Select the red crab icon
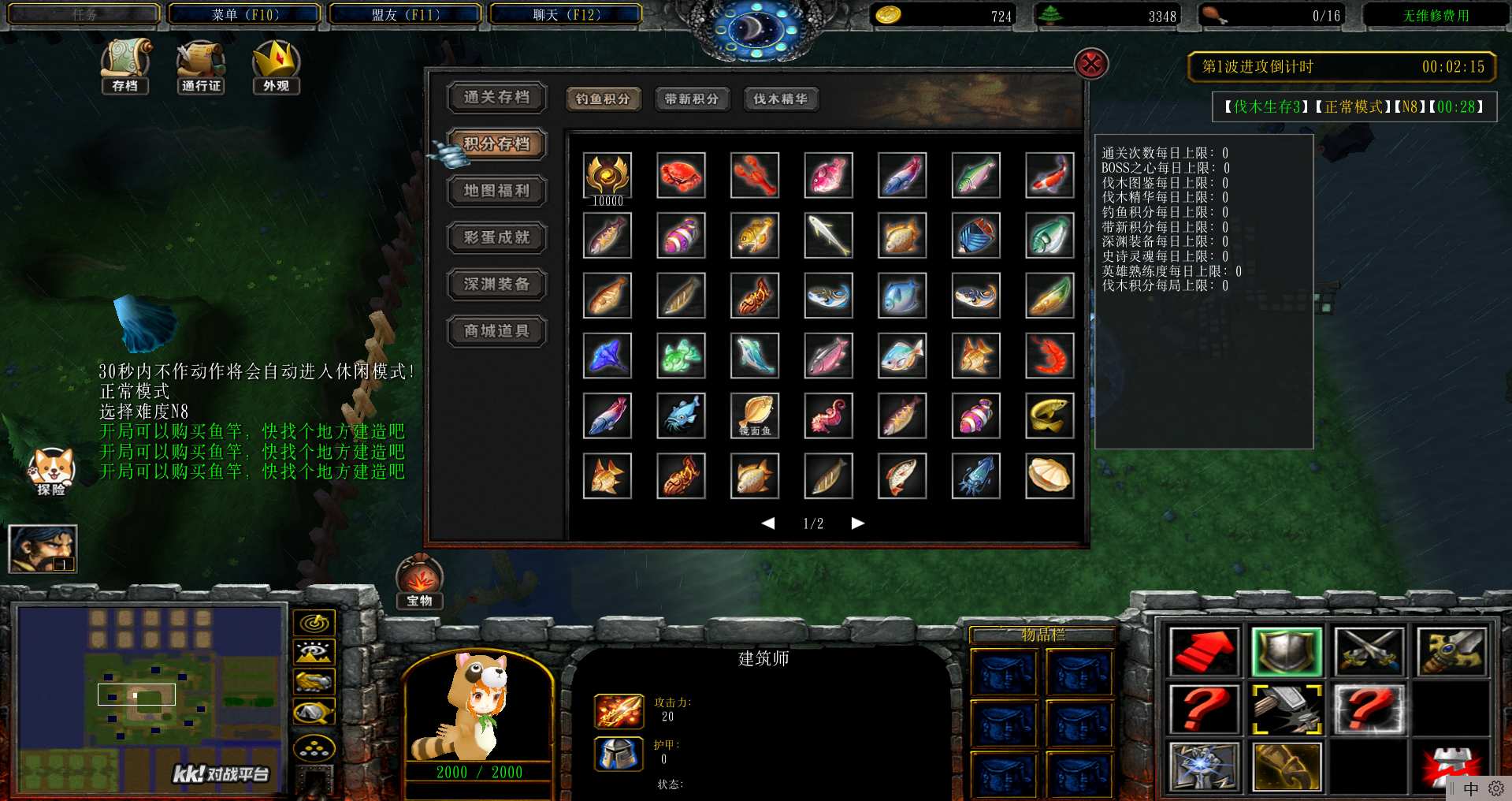 point(681,175)
